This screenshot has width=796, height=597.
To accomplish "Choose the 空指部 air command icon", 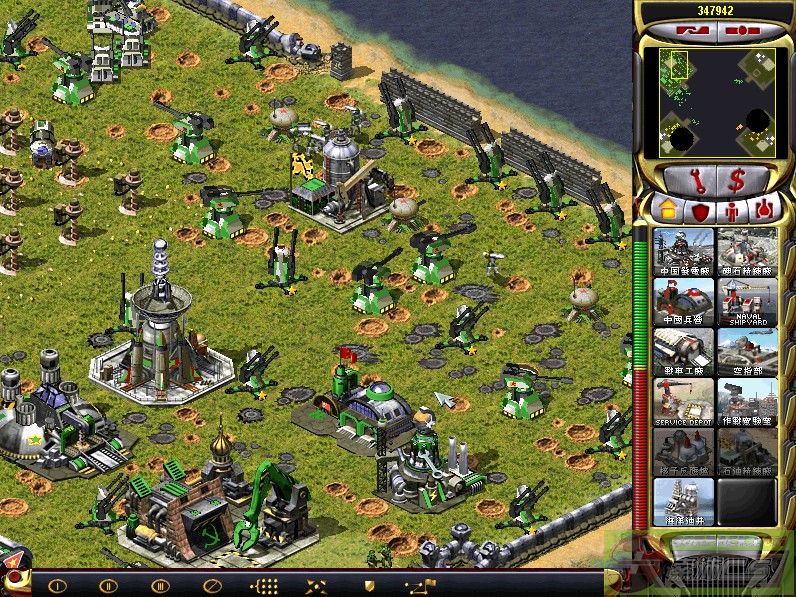I will (x=746, y=351).
